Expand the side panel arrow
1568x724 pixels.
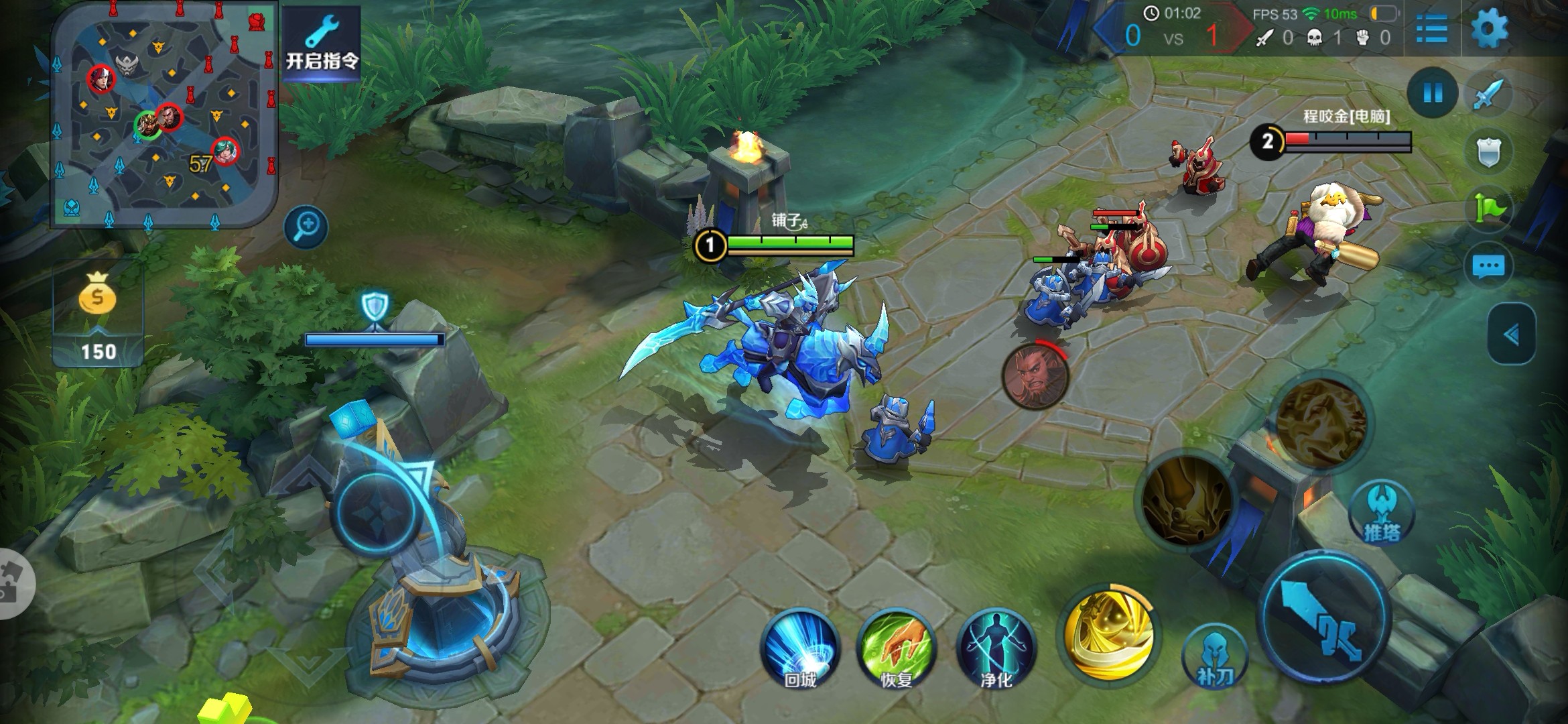(1511, 335)
